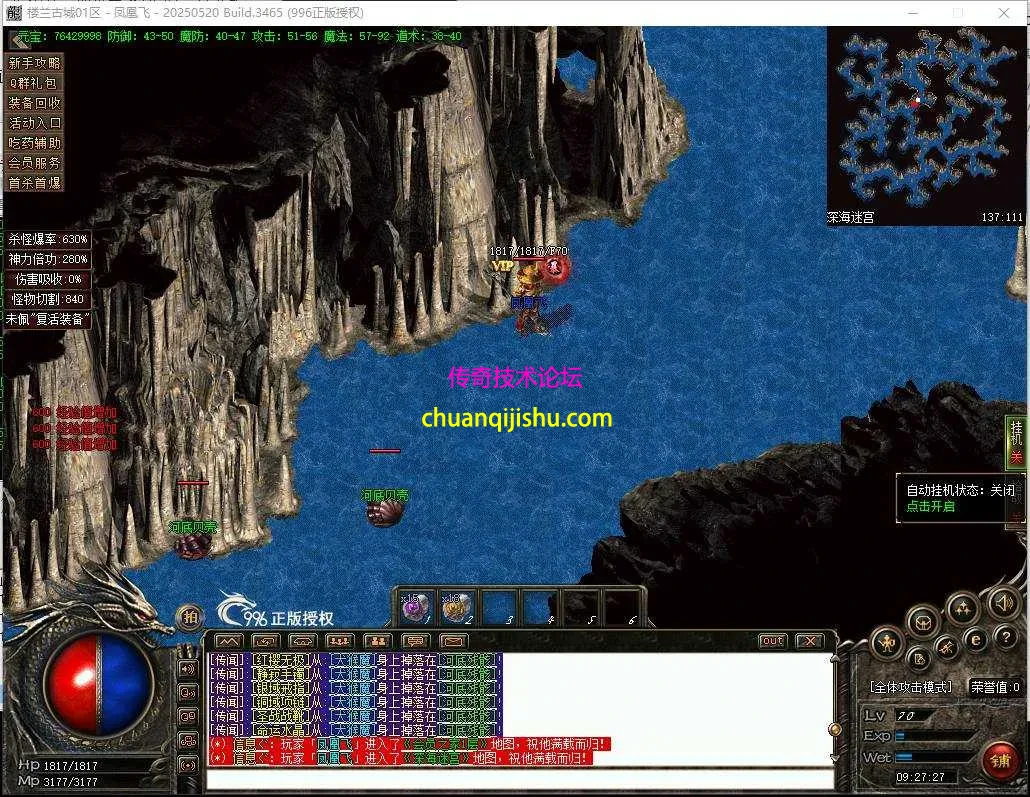The width and height of the screenshot is (1030, 797).
Task: Close the chat panel with X button
Action: click(809, 641)
